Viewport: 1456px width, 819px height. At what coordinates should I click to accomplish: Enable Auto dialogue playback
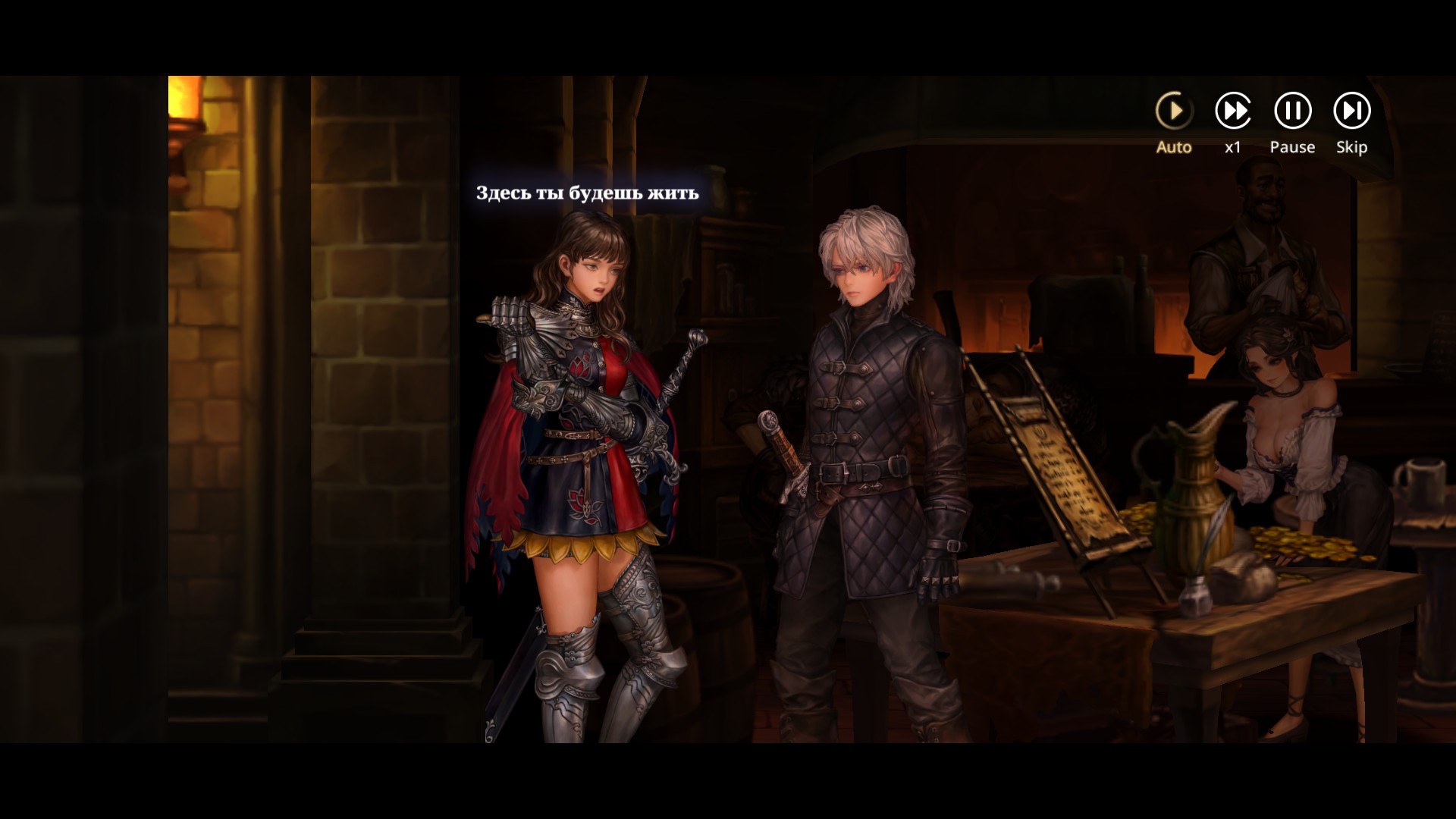(1174, 111)
